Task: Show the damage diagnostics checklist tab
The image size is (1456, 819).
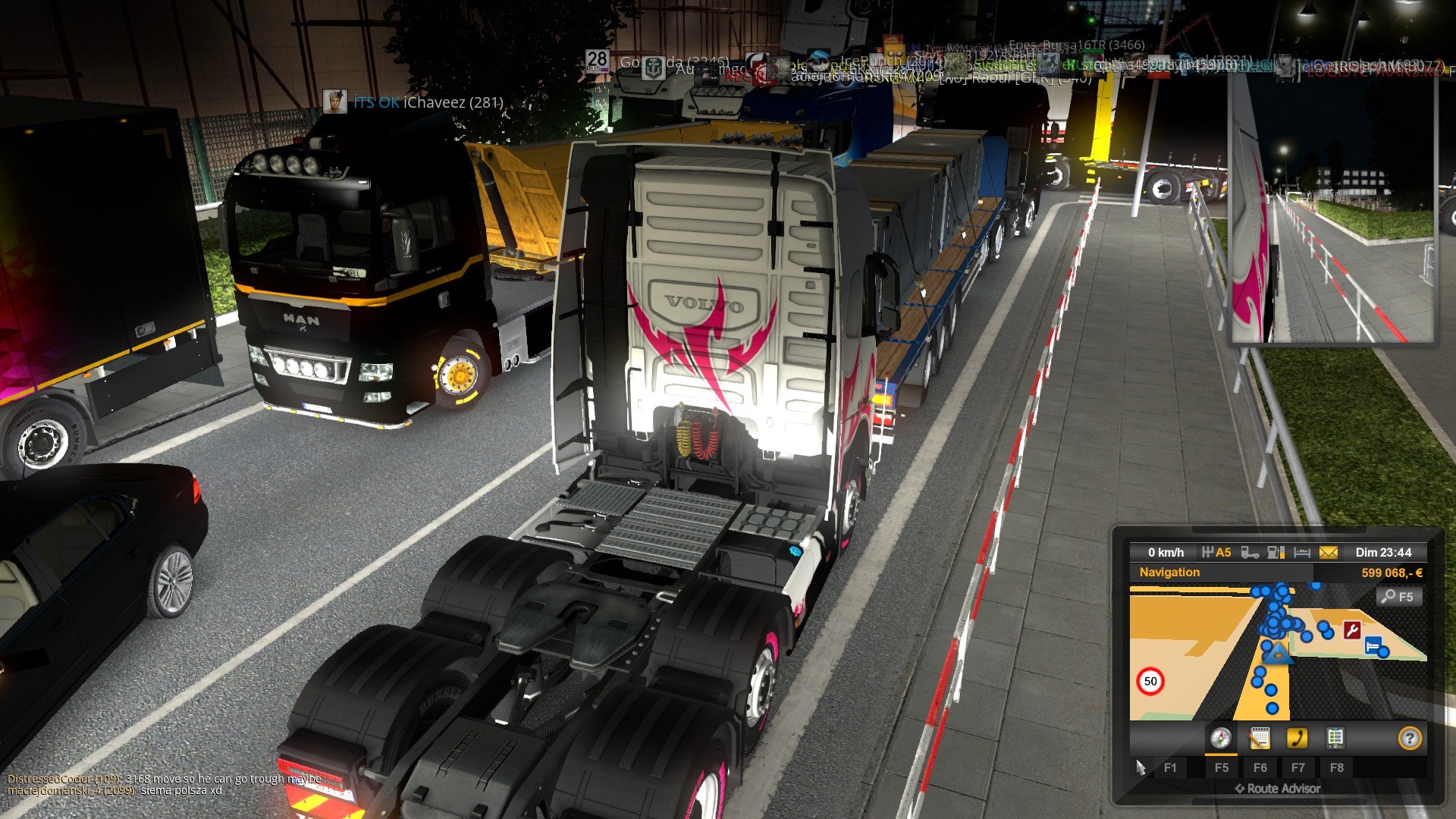Action: 1335,738
